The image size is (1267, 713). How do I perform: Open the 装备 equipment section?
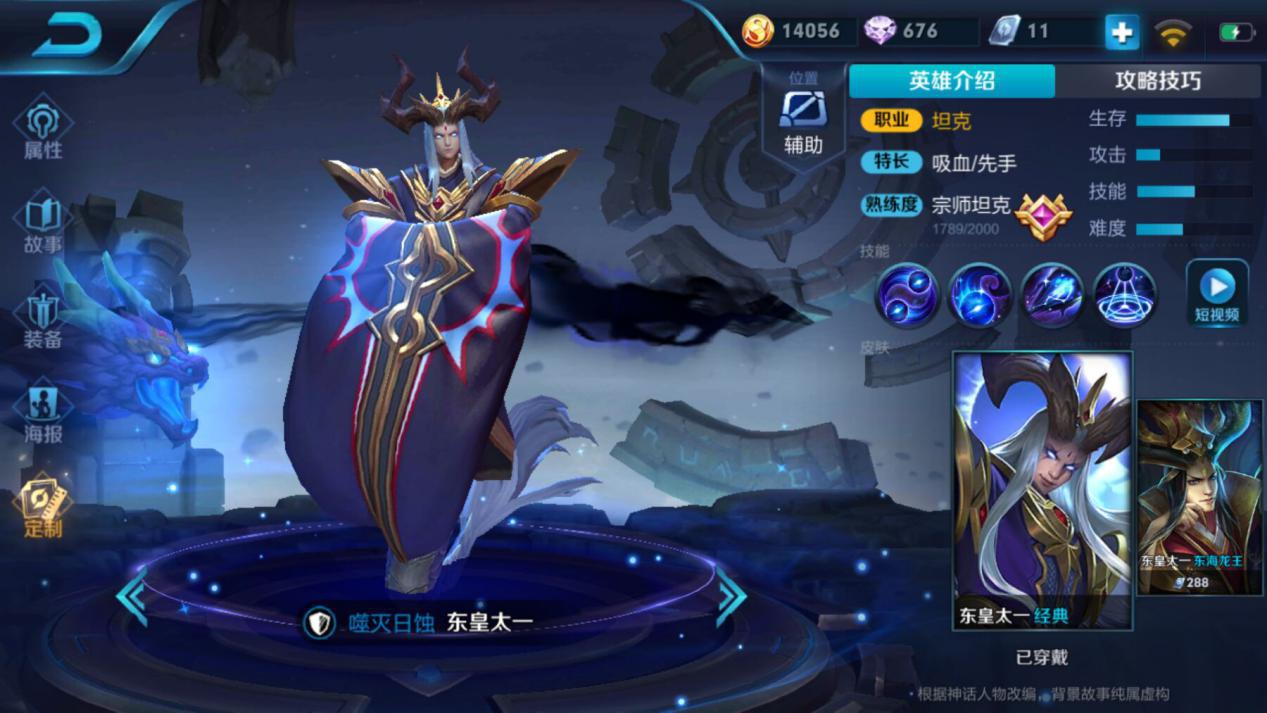tap(43, 320)
